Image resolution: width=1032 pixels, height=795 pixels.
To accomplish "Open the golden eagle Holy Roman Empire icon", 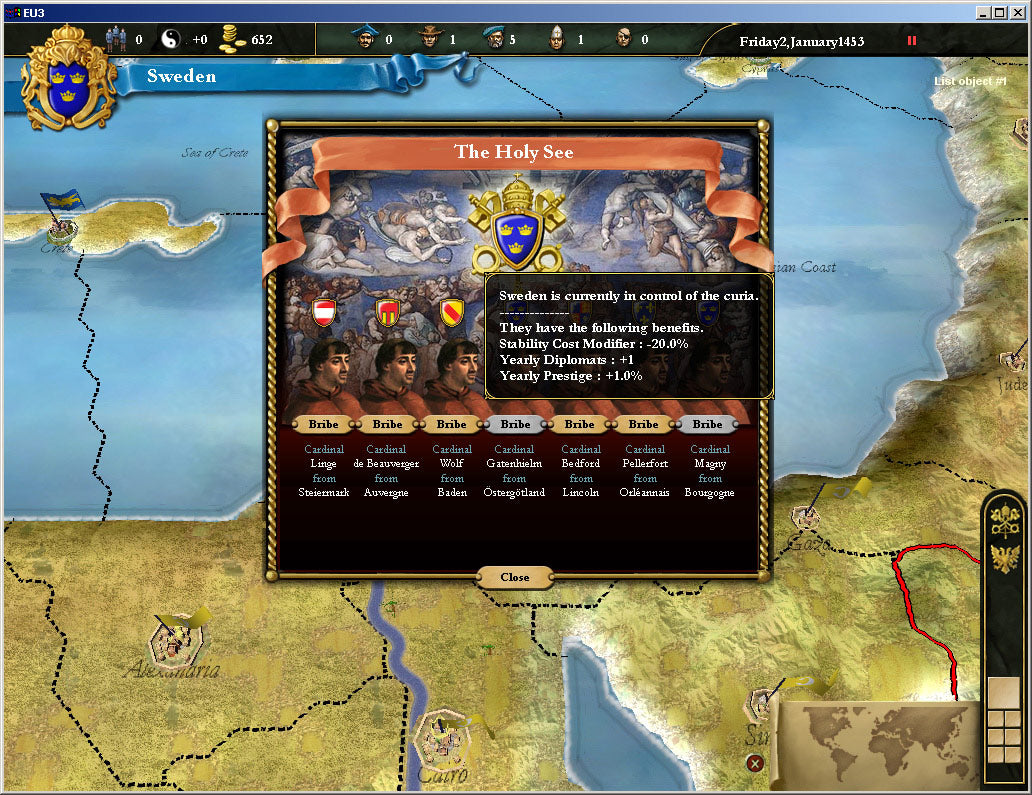I will tap(1005, 558).
